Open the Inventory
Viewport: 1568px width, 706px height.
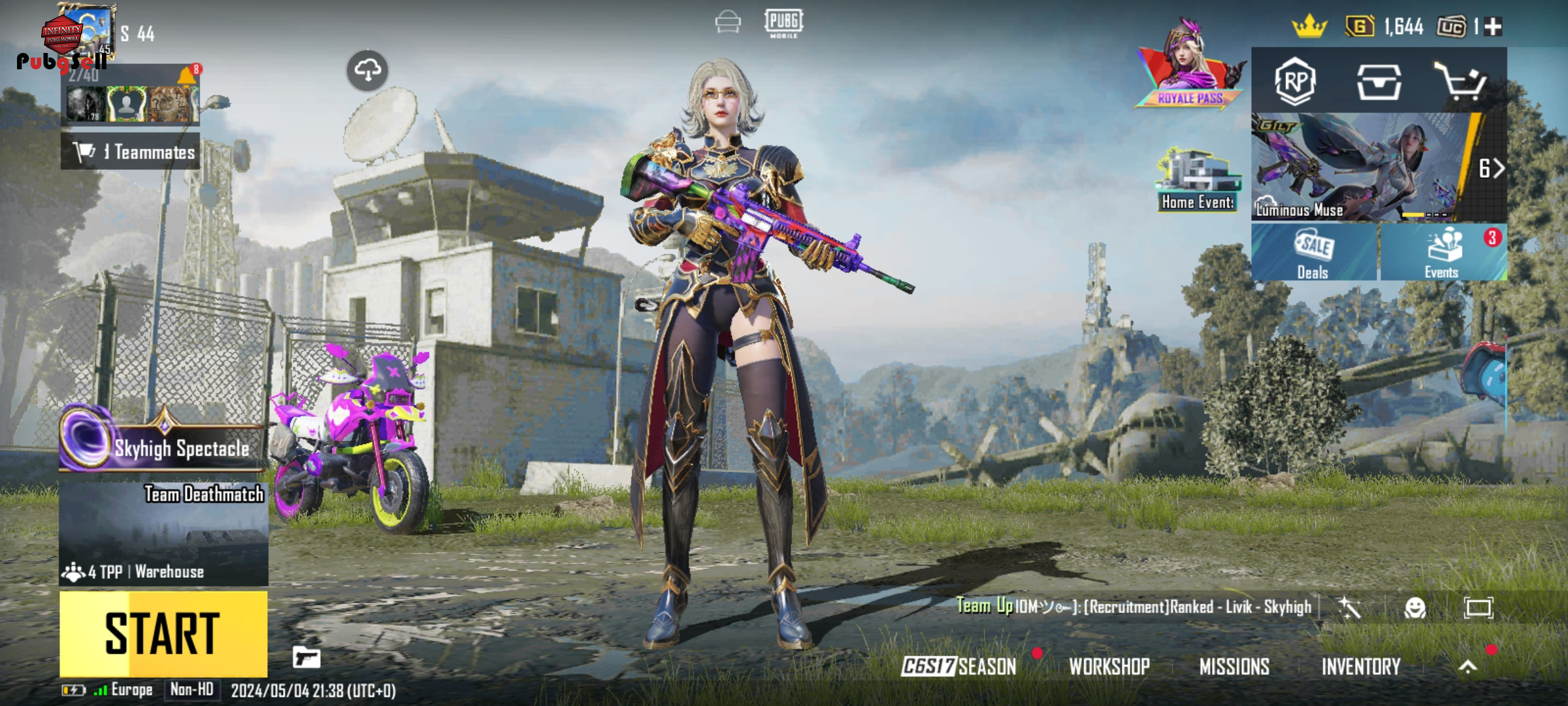(x=1361, y=666)
